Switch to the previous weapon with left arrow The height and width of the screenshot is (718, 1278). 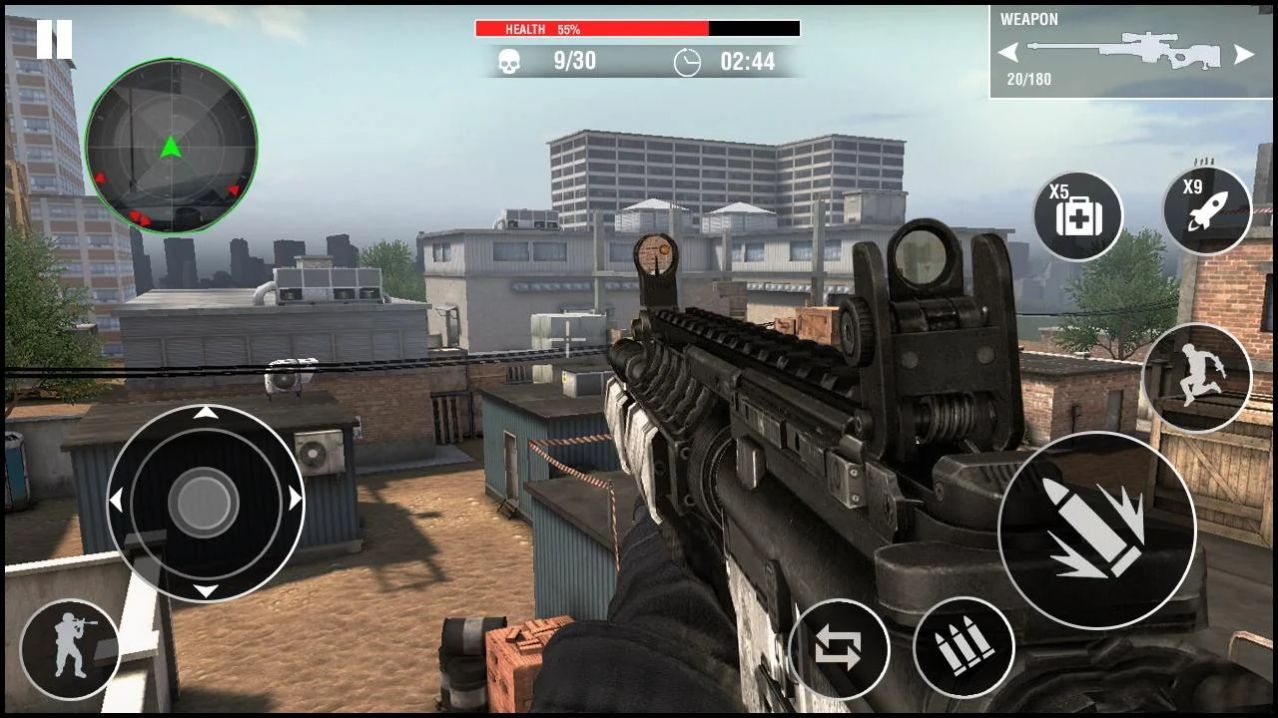[x=1008, y=53]
